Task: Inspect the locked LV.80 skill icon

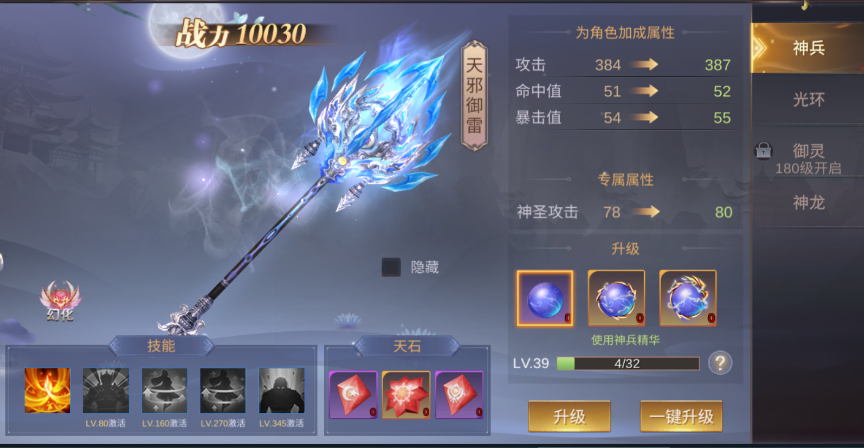Action: 105,391
